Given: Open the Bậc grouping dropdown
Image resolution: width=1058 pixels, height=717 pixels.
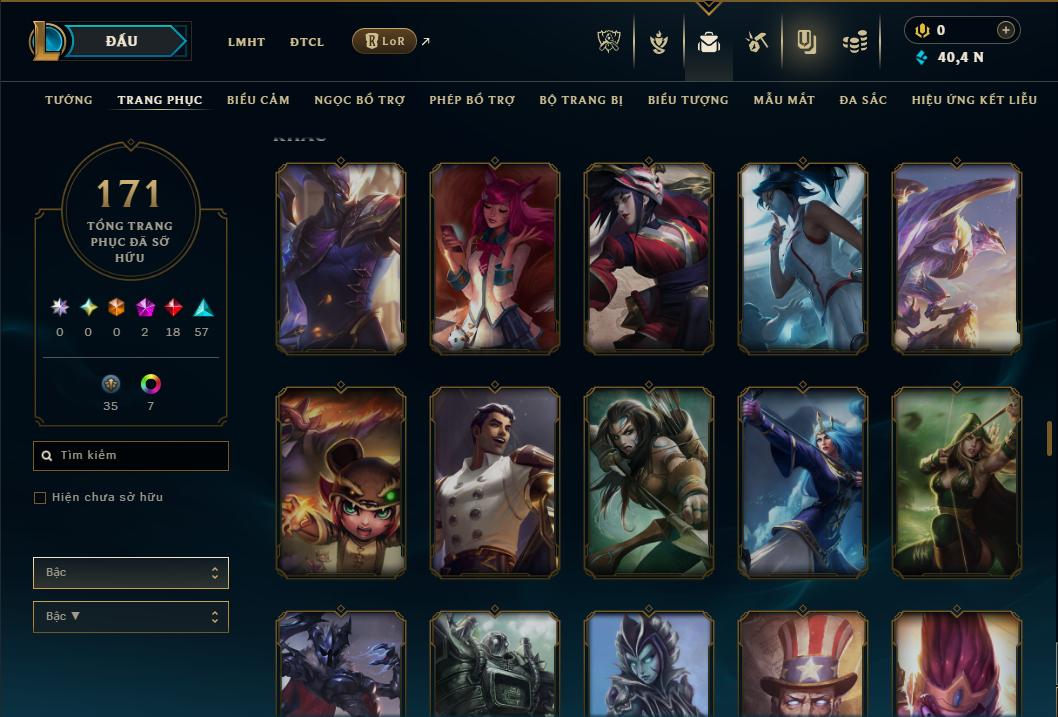Looking at the screenshot, I should pos(131,573).
